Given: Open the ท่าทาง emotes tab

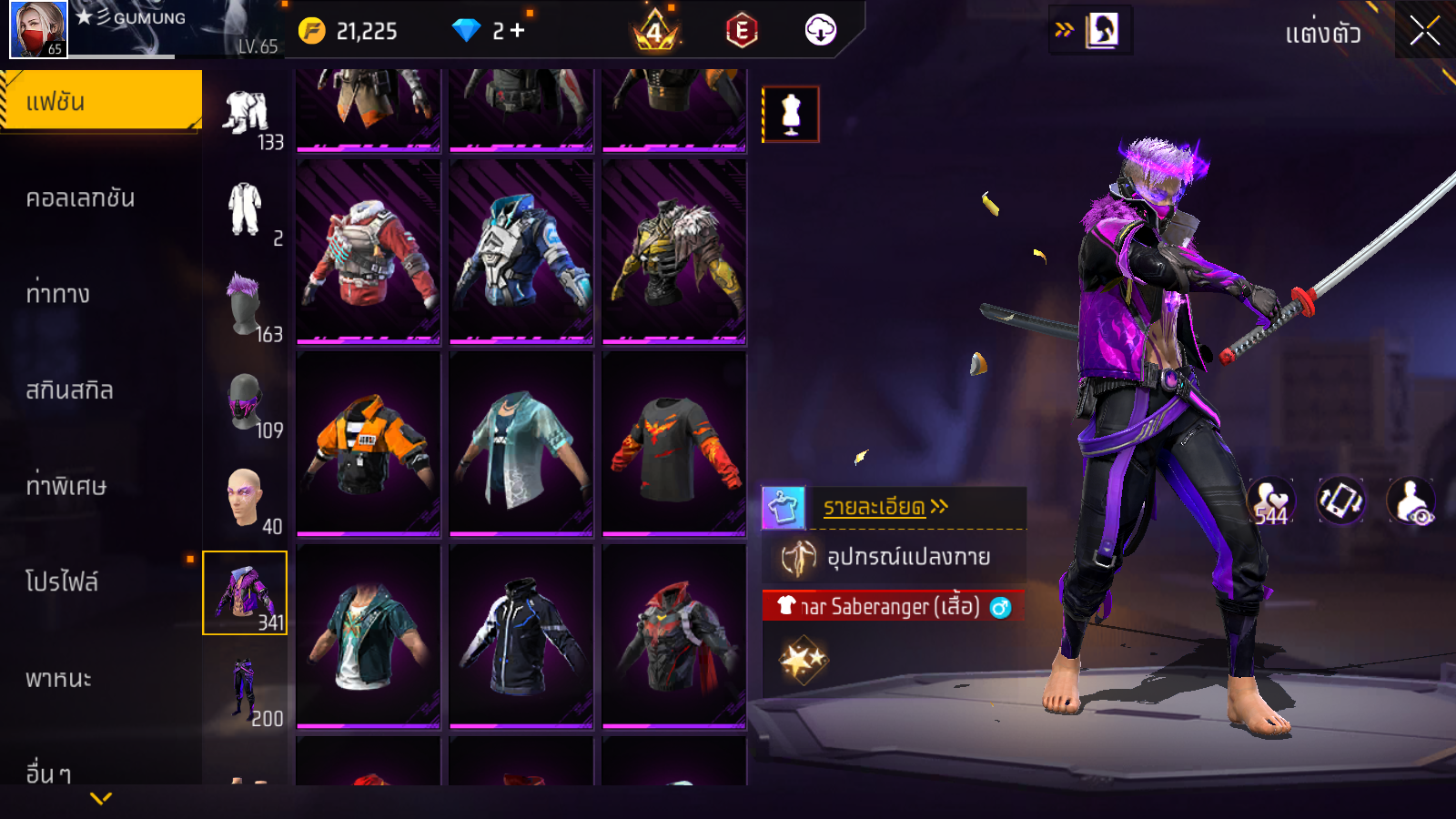Looking at the screenshot, I should (58, 294).
